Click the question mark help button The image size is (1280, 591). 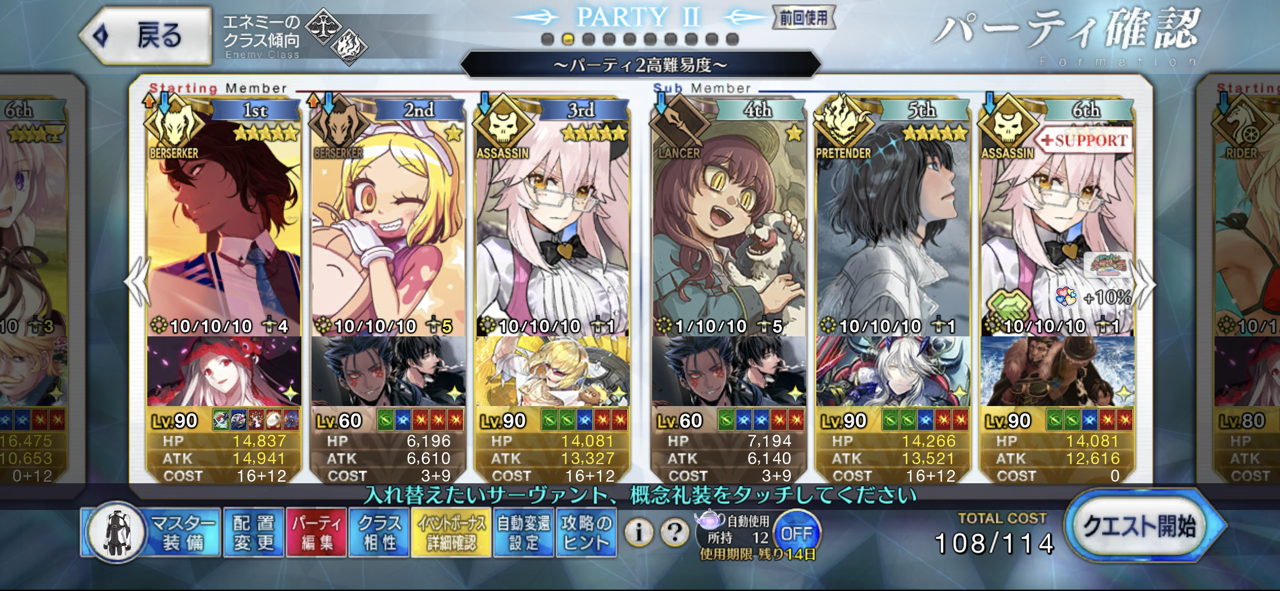click(x=675, y=533)
